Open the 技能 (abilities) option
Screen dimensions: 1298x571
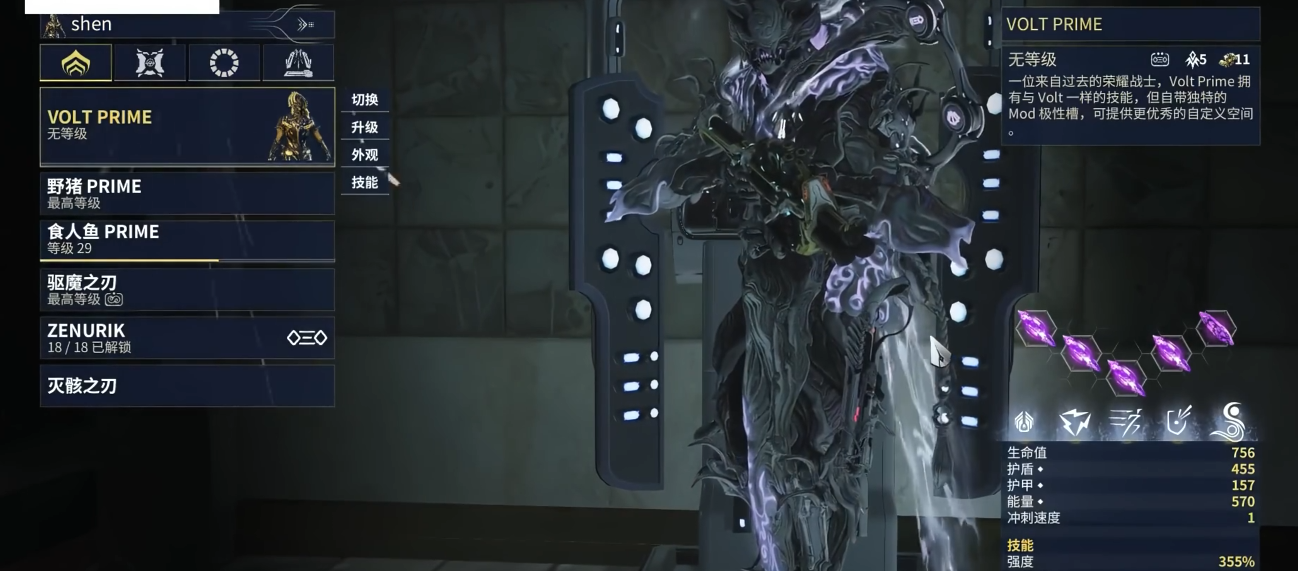click(x=365, y=183)
